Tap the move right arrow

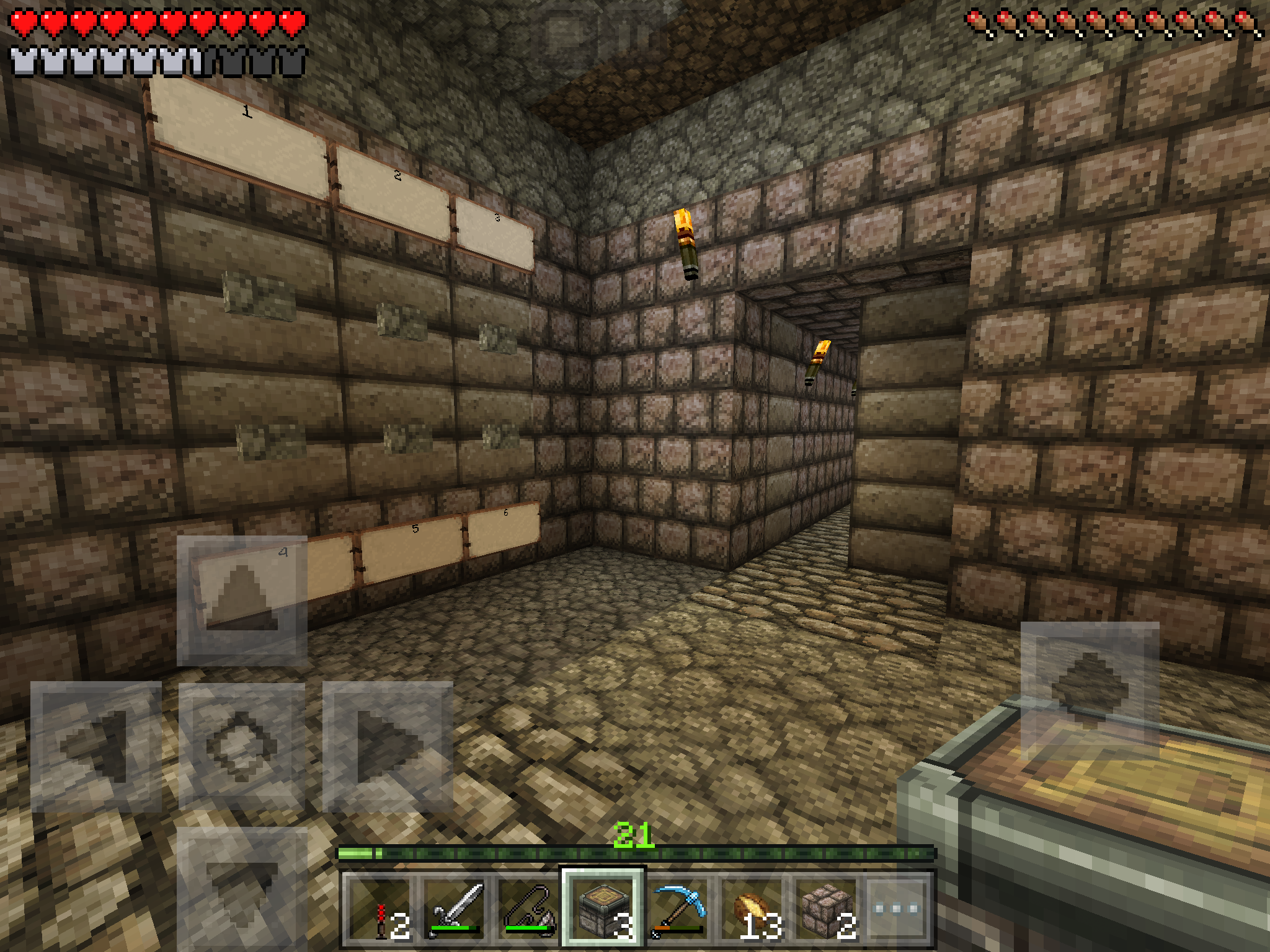[x=388, y=746]
